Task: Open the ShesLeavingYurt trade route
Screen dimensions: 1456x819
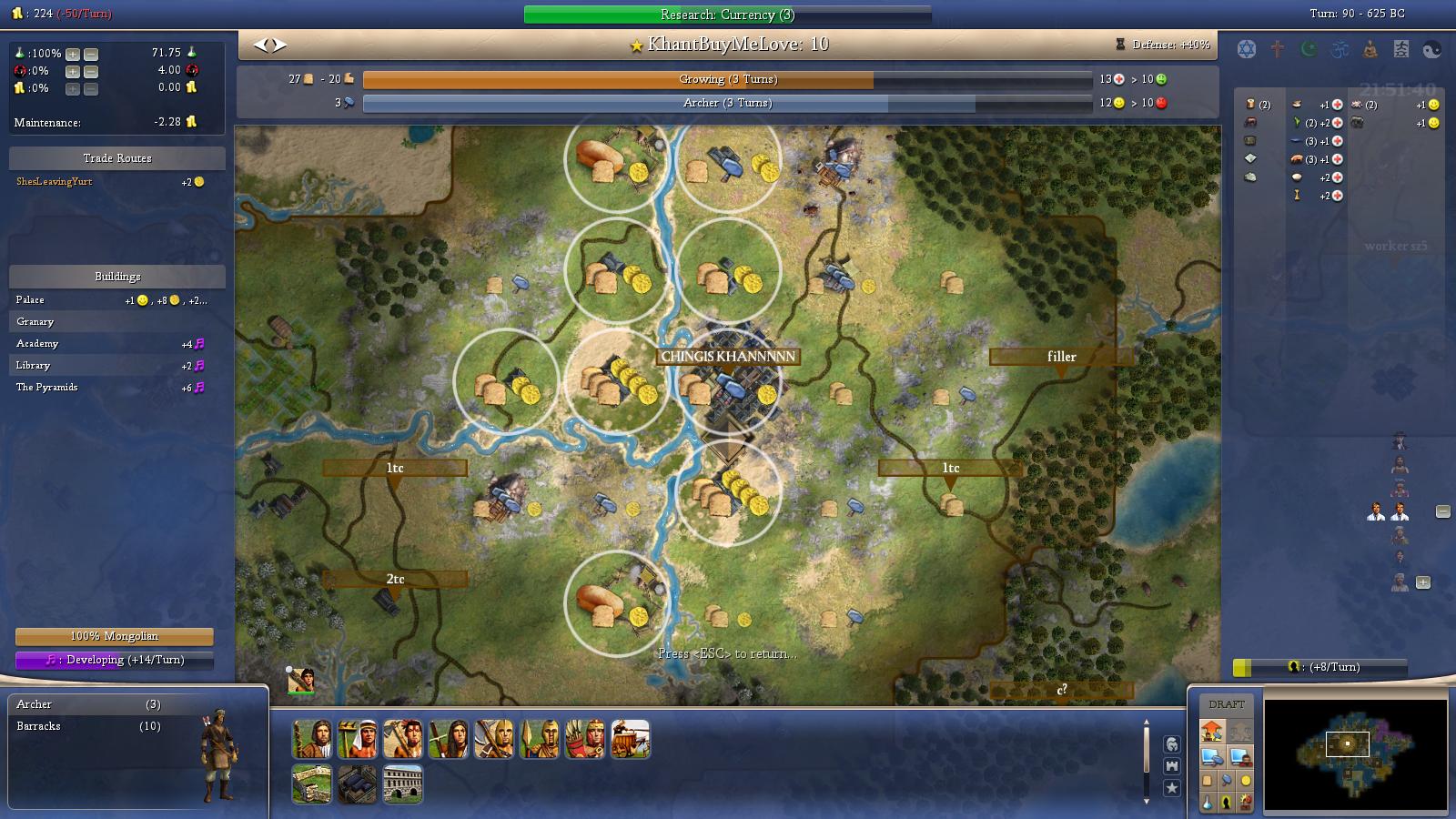Action: click(55, 181)
